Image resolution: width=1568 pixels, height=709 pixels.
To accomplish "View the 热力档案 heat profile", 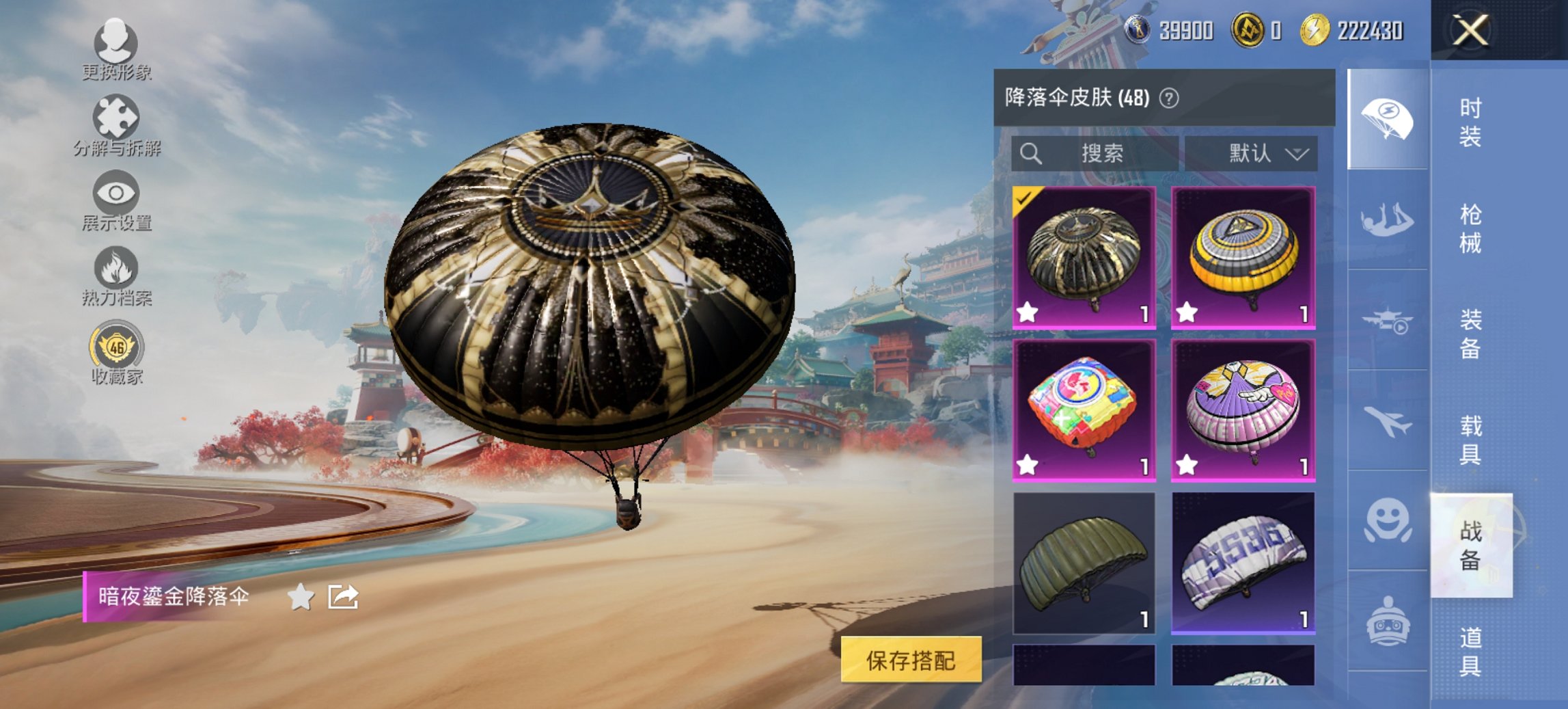I will pyautogui.click(x=116, y=271).
